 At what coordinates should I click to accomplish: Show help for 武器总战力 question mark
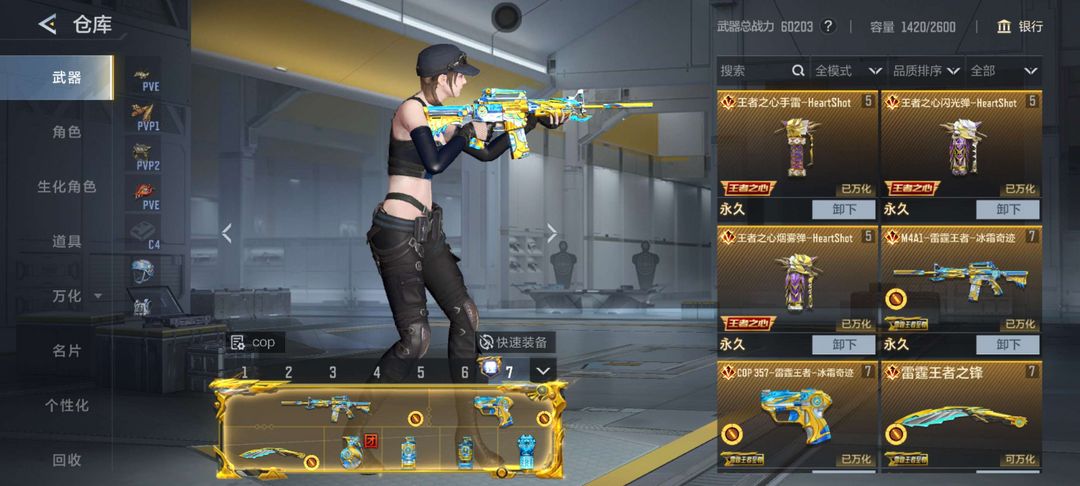[x=827, y=27]
